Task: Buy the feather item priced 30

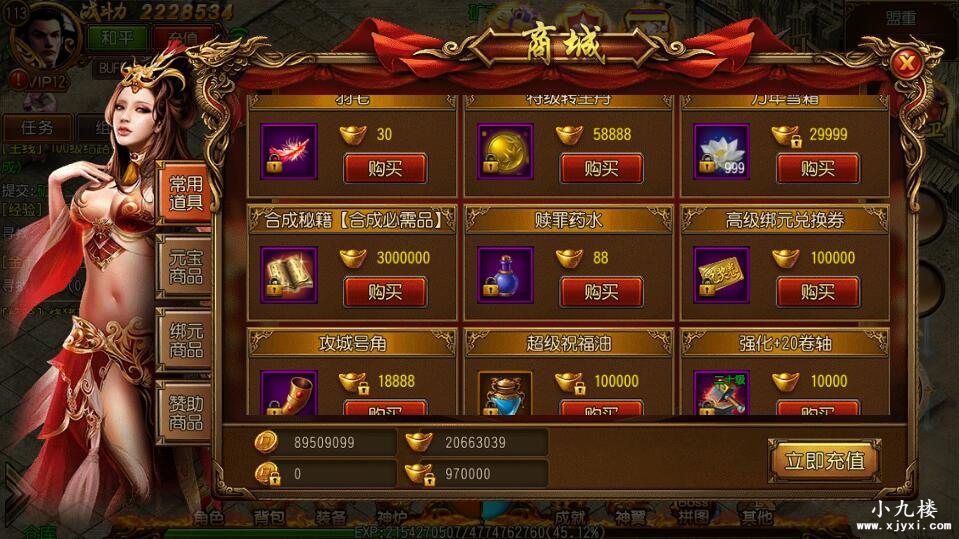Action: point(385,168)
